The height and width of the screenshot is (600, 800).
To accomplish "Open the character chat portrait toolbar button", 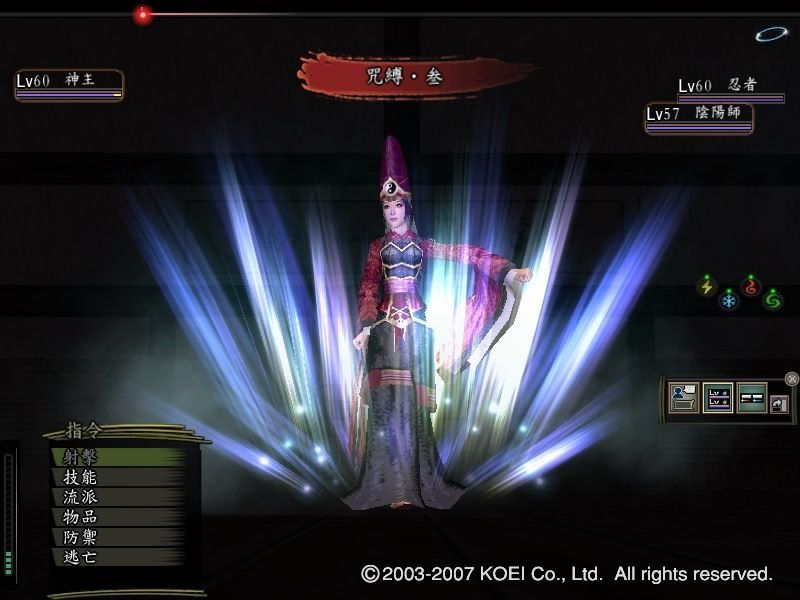I will (685, 398).
